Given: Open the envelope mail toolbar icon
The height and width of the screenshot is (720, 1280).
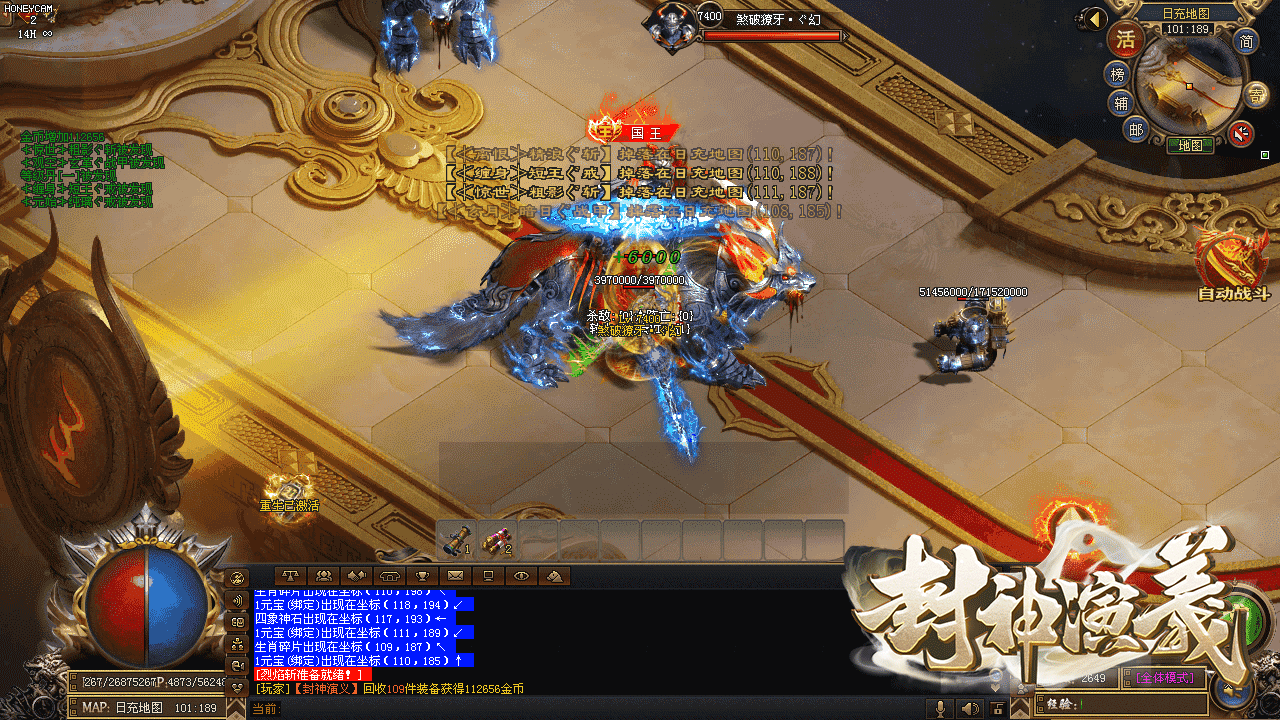Looking at the screenshot, I should pyautogui.click(x=456, y=575).
